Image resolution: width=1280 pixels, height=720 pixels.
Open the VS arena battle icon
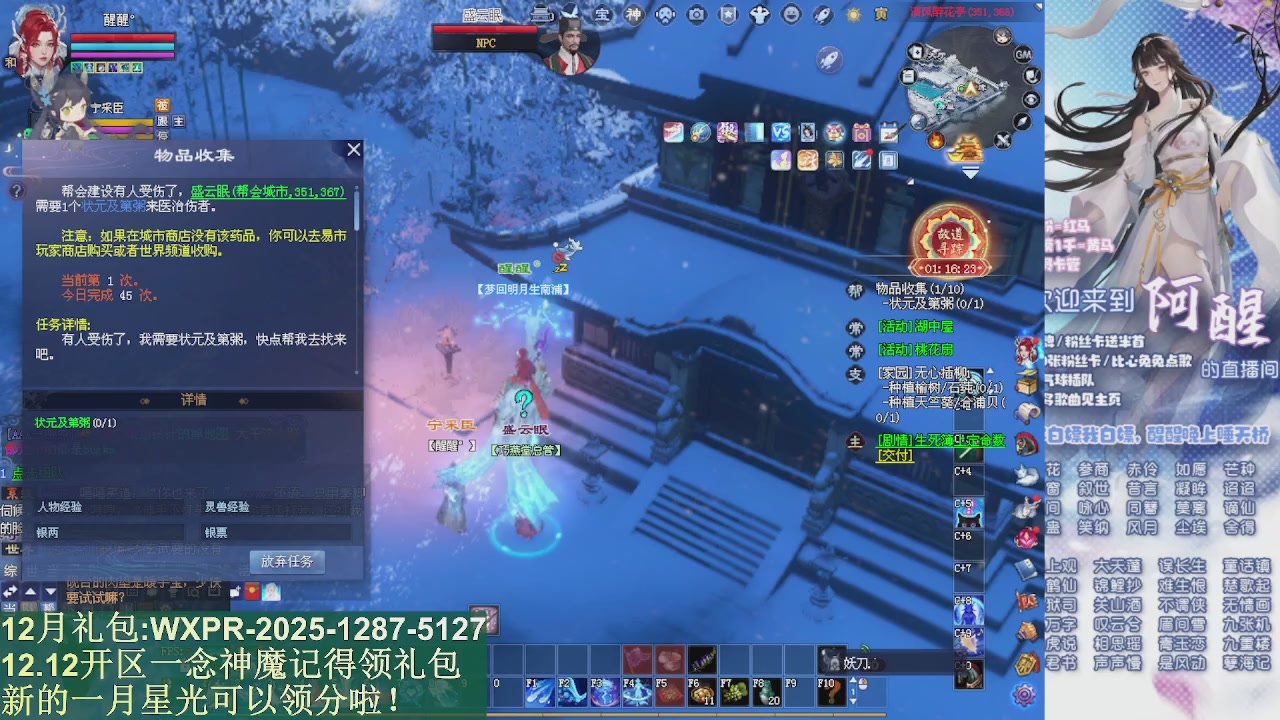779,133
